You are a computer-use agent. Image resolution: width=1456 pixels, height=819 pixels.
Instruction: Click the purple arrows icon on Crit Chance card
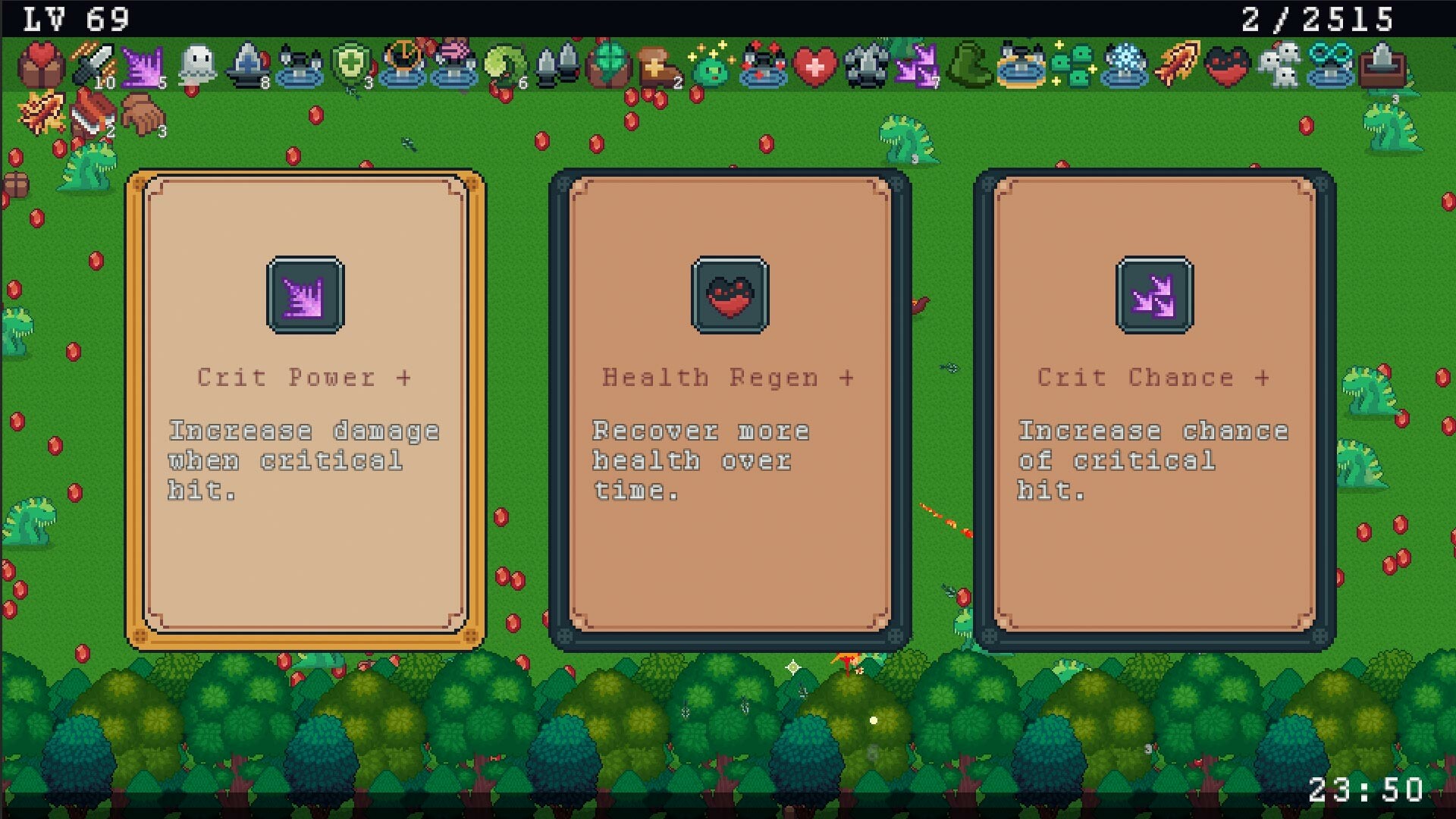click(x=1153, y=296)
